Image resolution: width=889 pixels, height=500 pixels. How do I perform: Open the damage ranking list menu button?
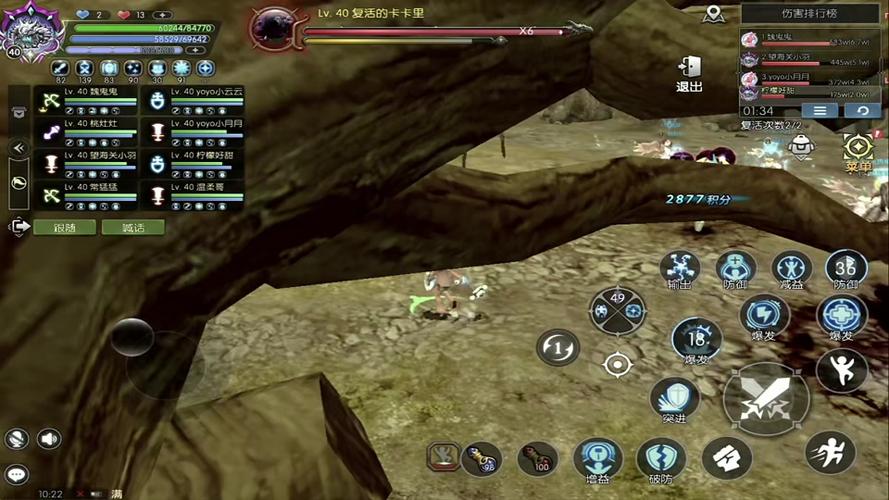coord(819,110)
